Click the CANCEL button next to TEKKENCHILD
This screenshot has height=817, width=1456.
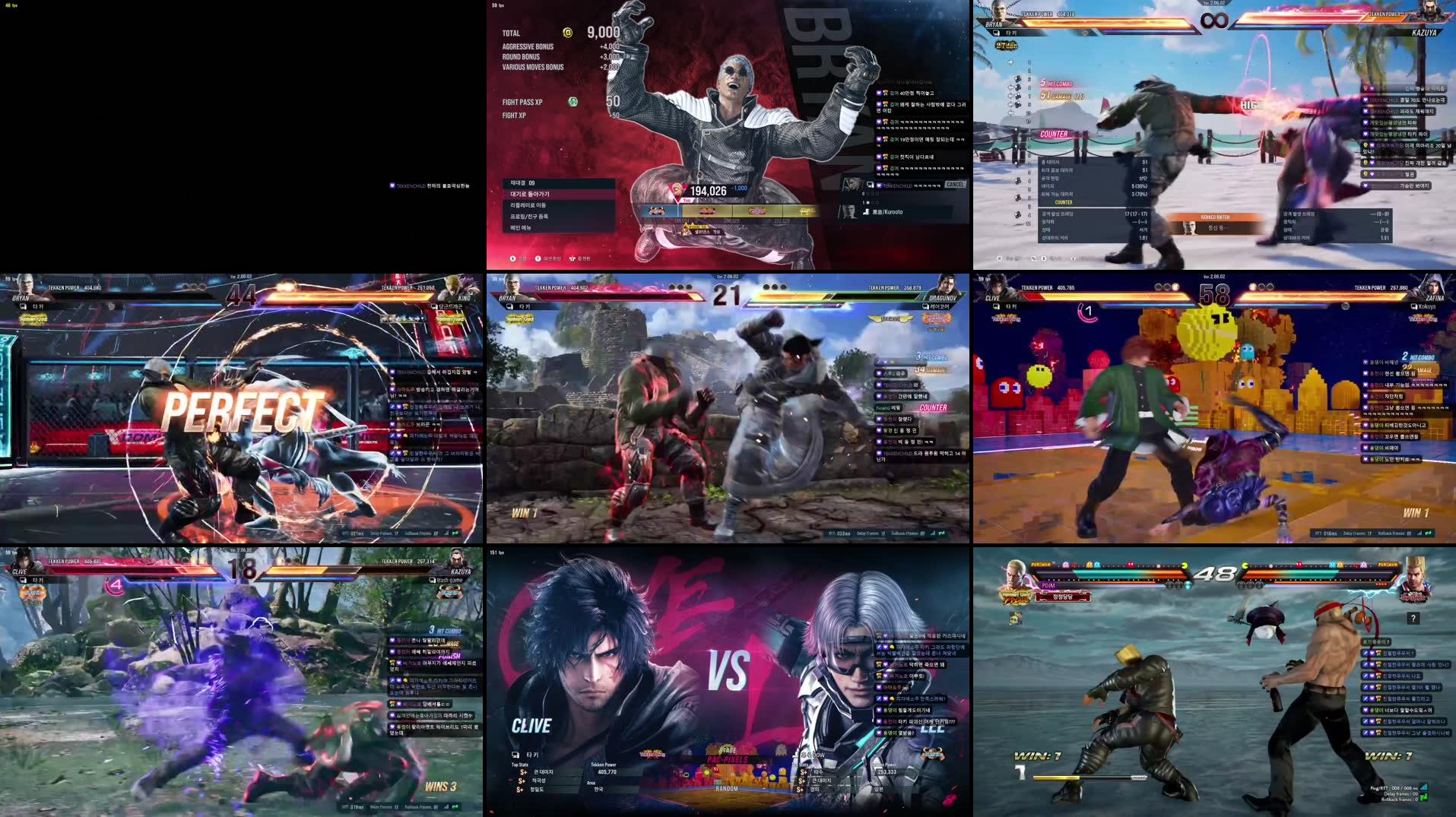pos(956,182)
